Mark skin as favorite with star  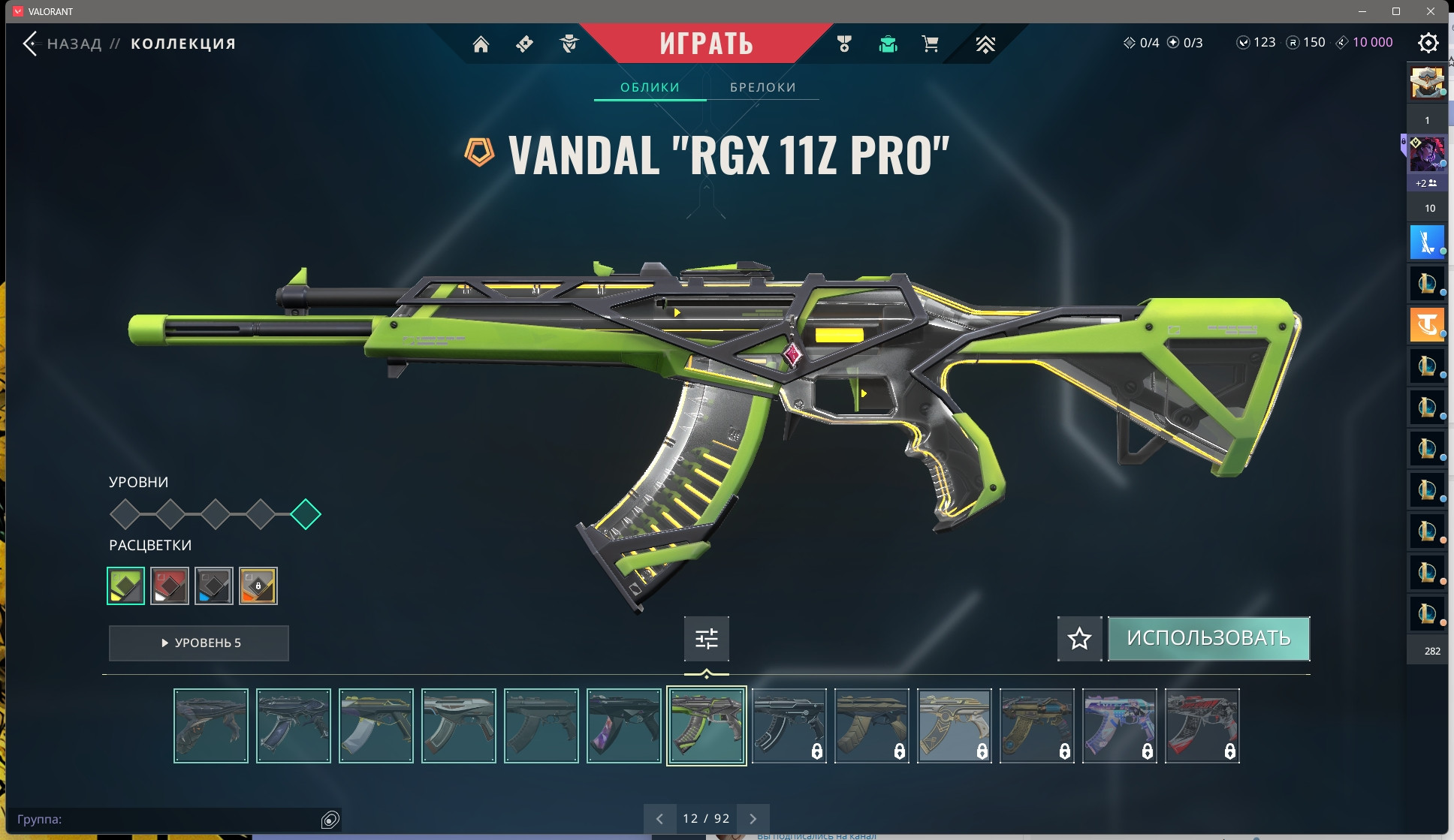click(1079, 639)
